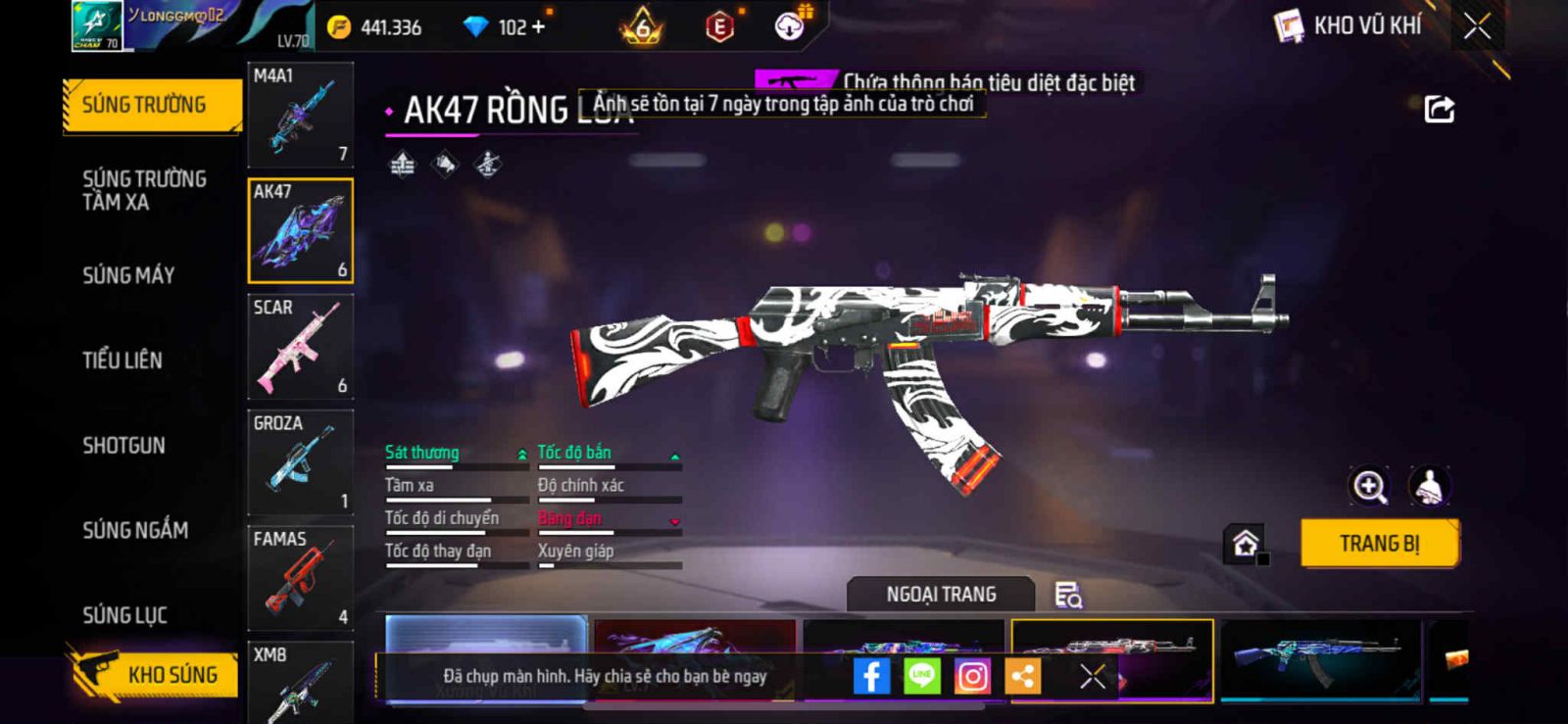Screen dimensions: 1568x724
Task: Dismiss the screenshot share bar
Action: (x=1093, y=676)
